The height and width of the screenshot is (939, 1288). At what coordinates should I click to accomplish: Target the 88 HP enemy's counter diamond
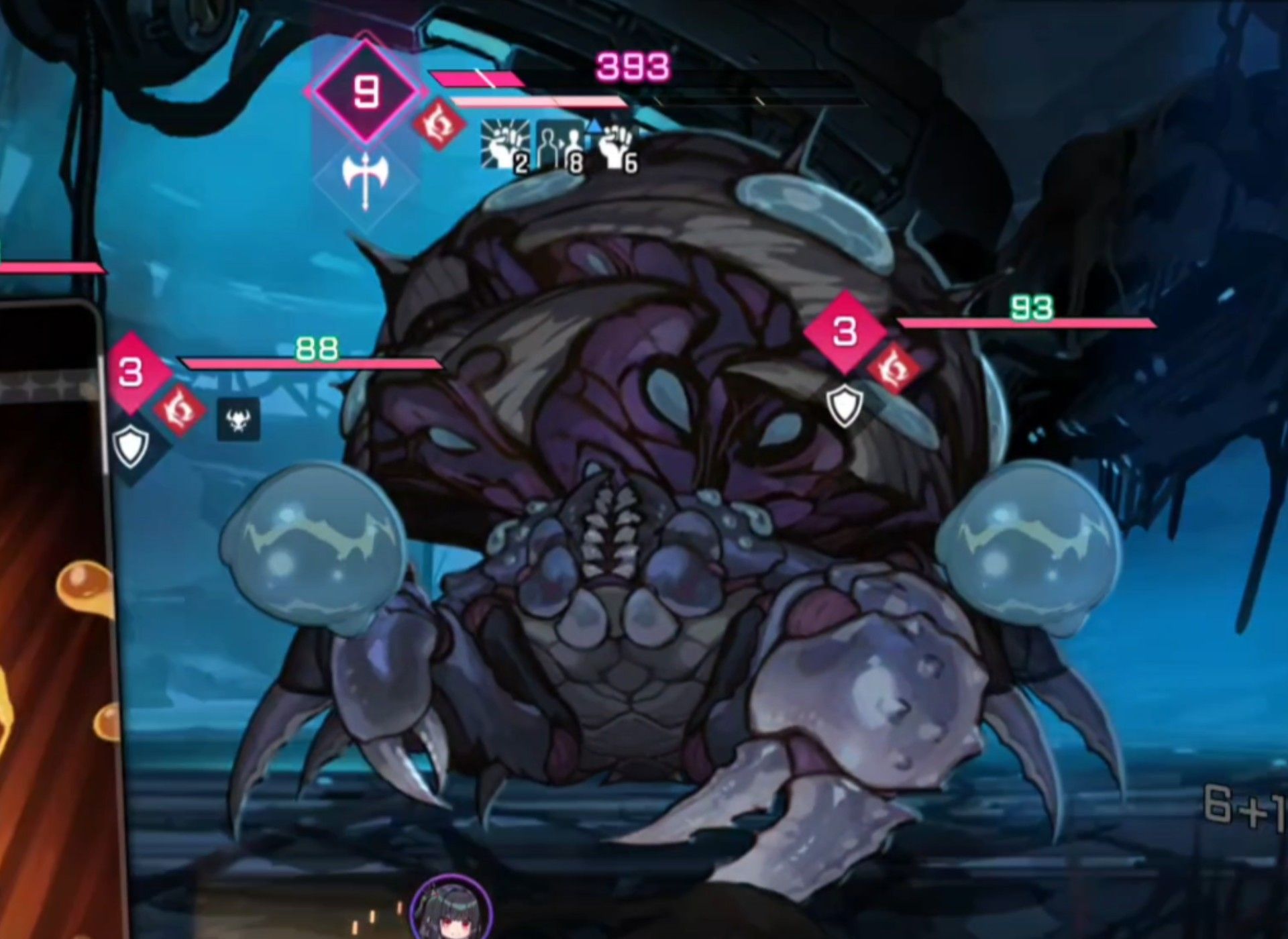pos(131,372)
